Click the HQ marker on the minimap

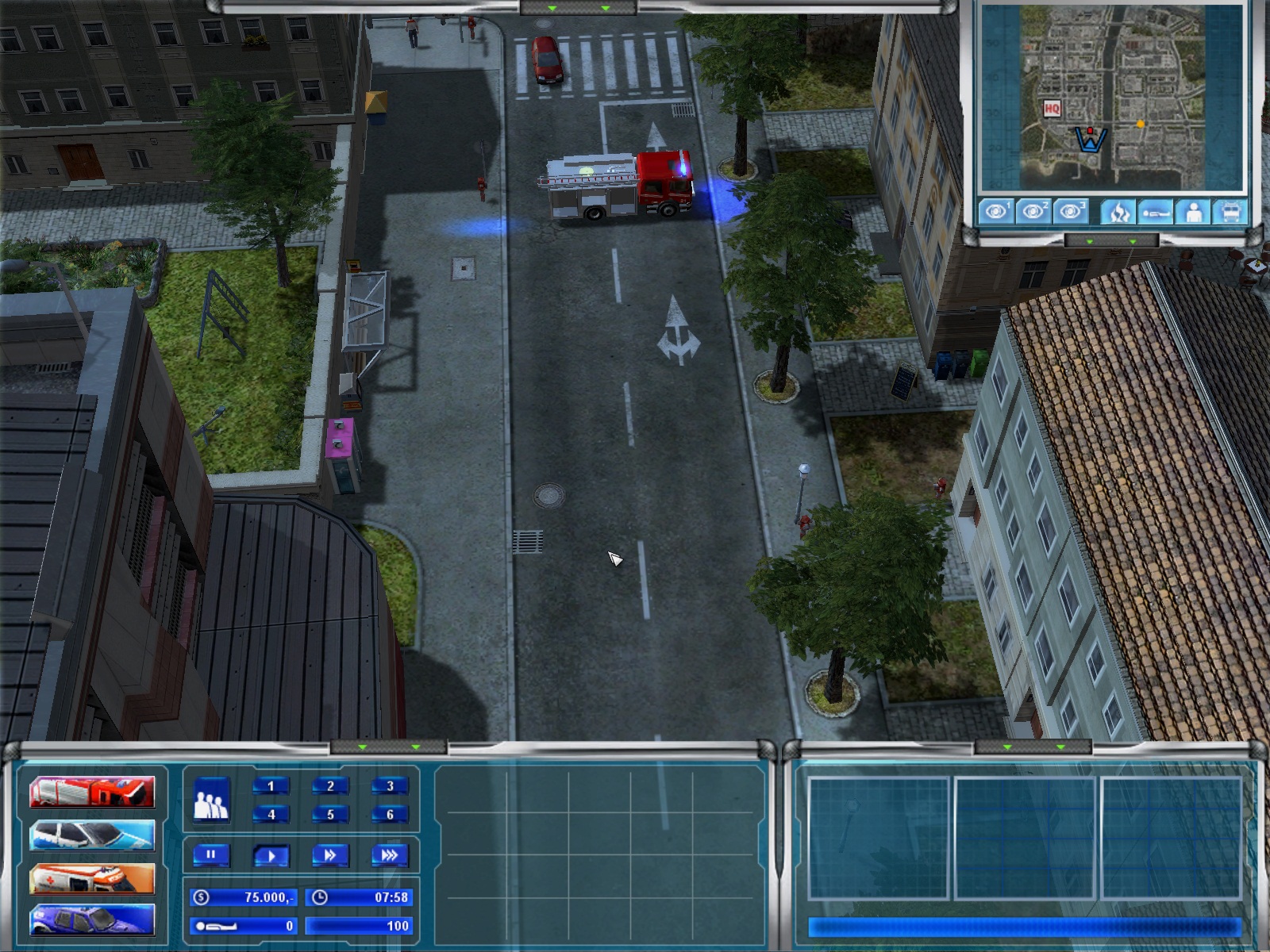click(x=1052, y=108)
